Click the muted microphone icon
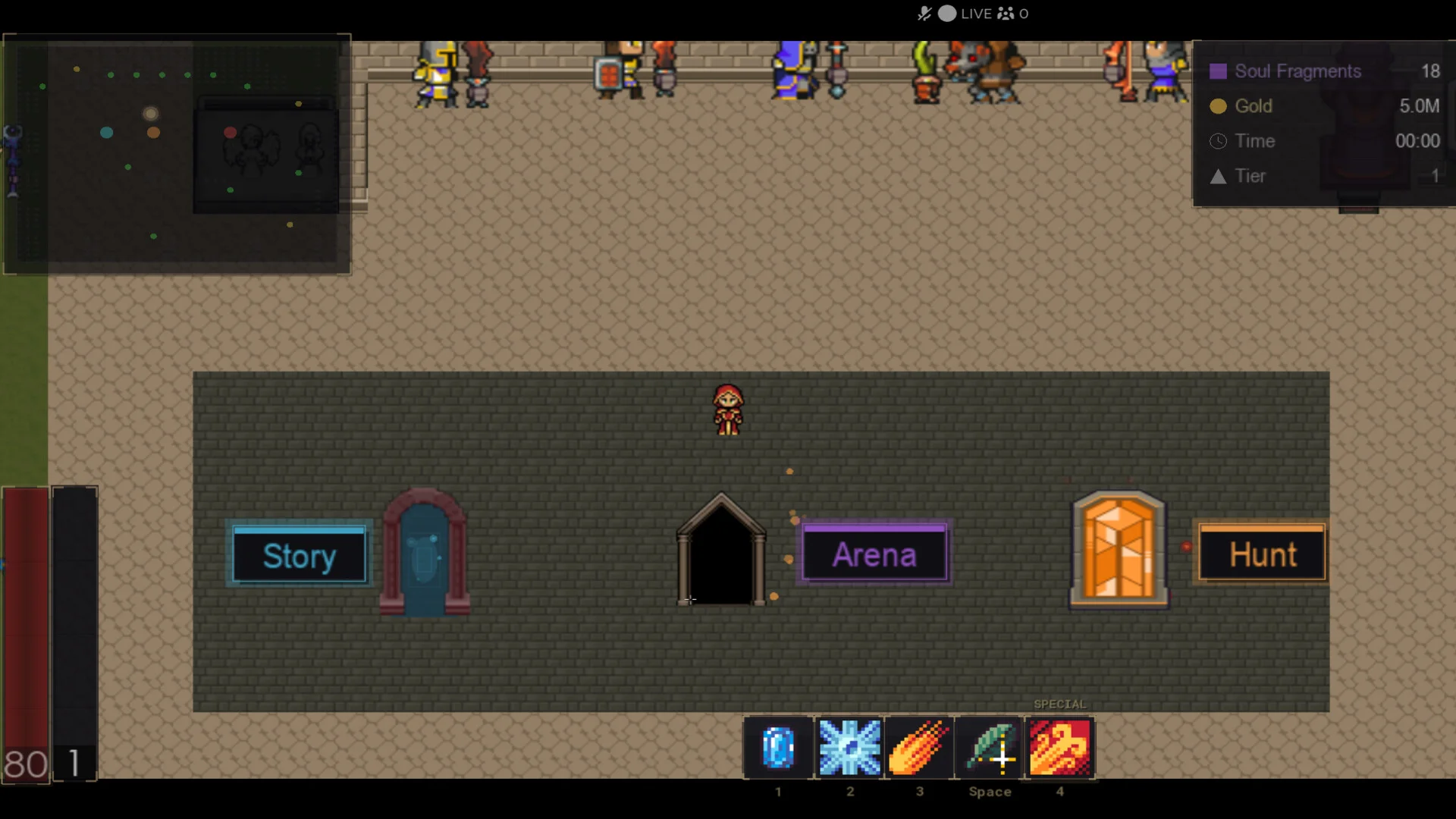 point(924,14)
